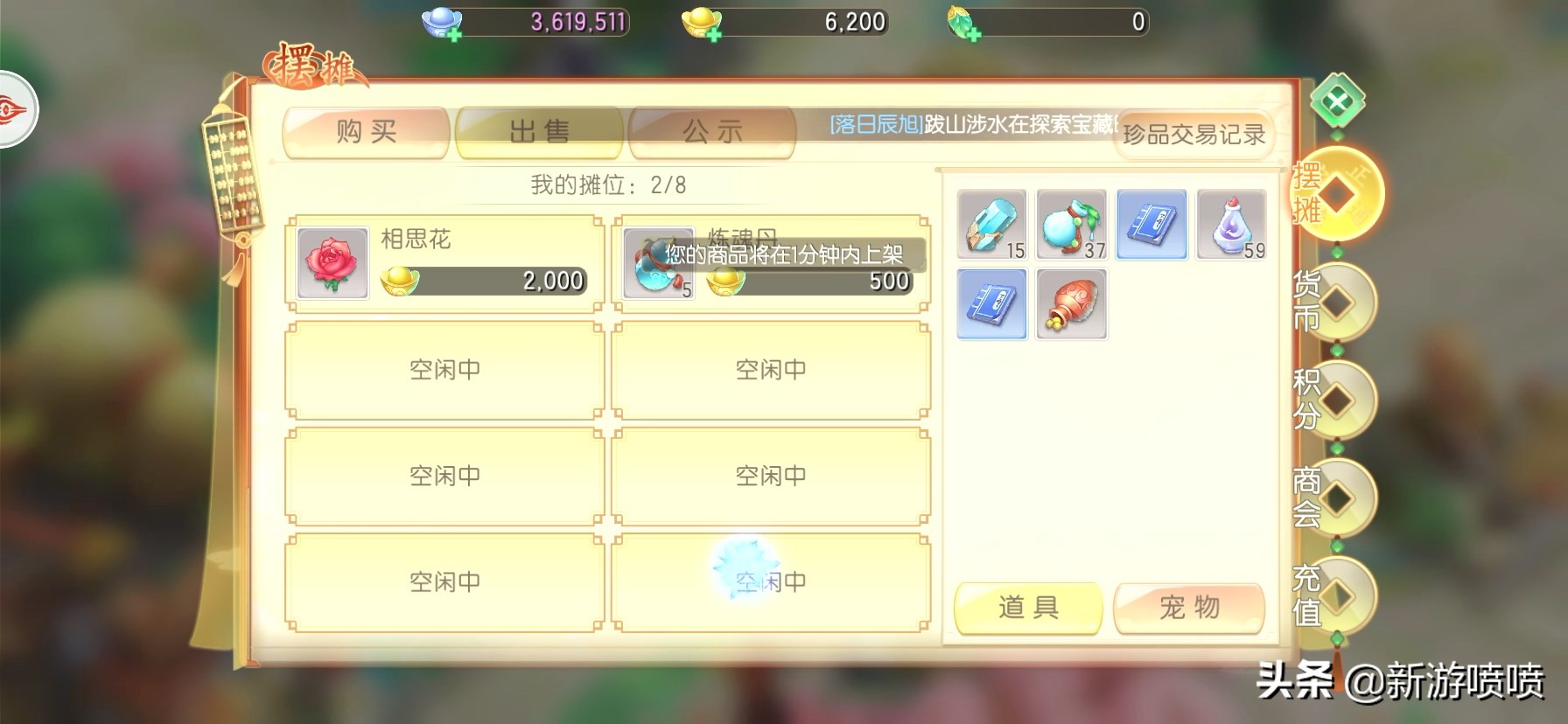Select the crystal item showing count 15
This screenshot has height=724, width=1568.
click(x=991, y=225)
